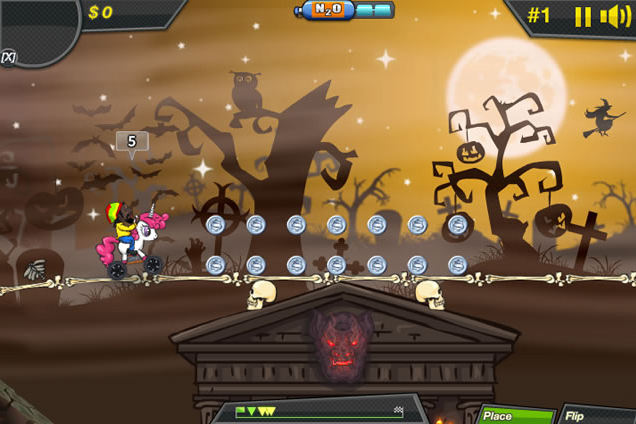Image resolution: width=636 pixels, height=424 pixels.
Task: Select the Flip button
Action: 590,414
